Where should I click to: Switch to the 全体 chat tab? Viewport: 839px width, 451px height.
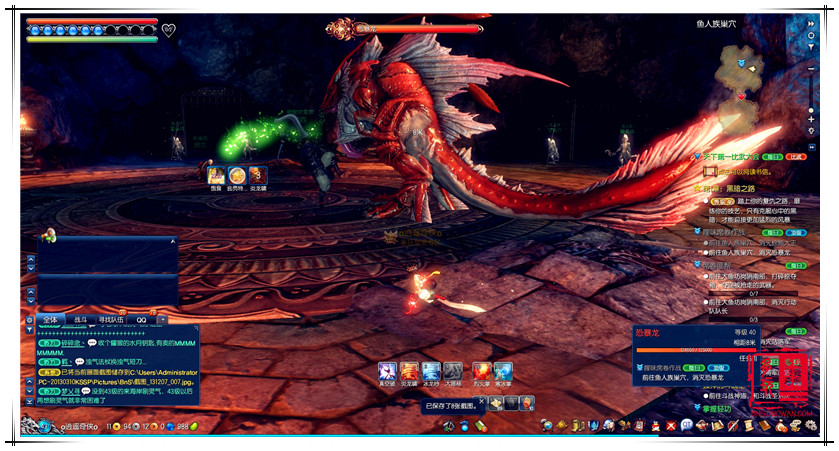point(51,320)
